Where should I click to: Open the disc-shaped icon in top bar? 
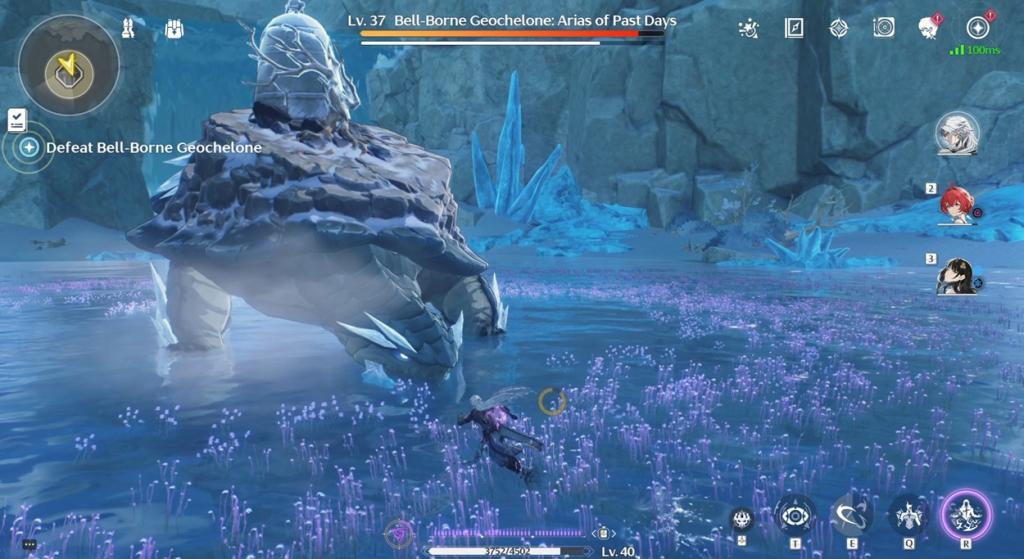click(x=883, y=28)
